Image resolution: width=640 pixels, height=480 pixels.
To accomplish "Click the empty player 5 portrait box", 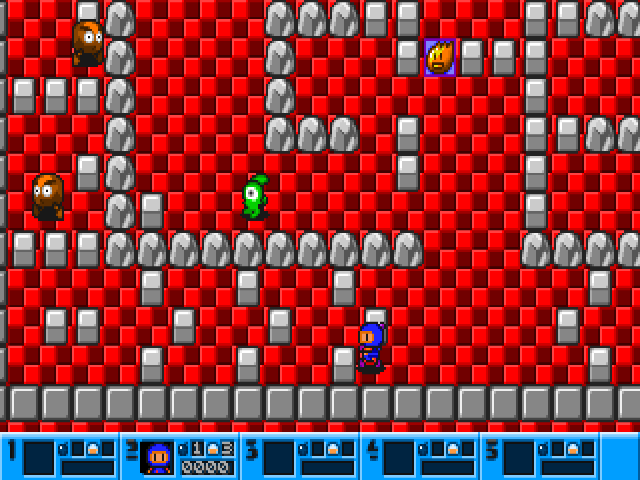I will [518, 458].
